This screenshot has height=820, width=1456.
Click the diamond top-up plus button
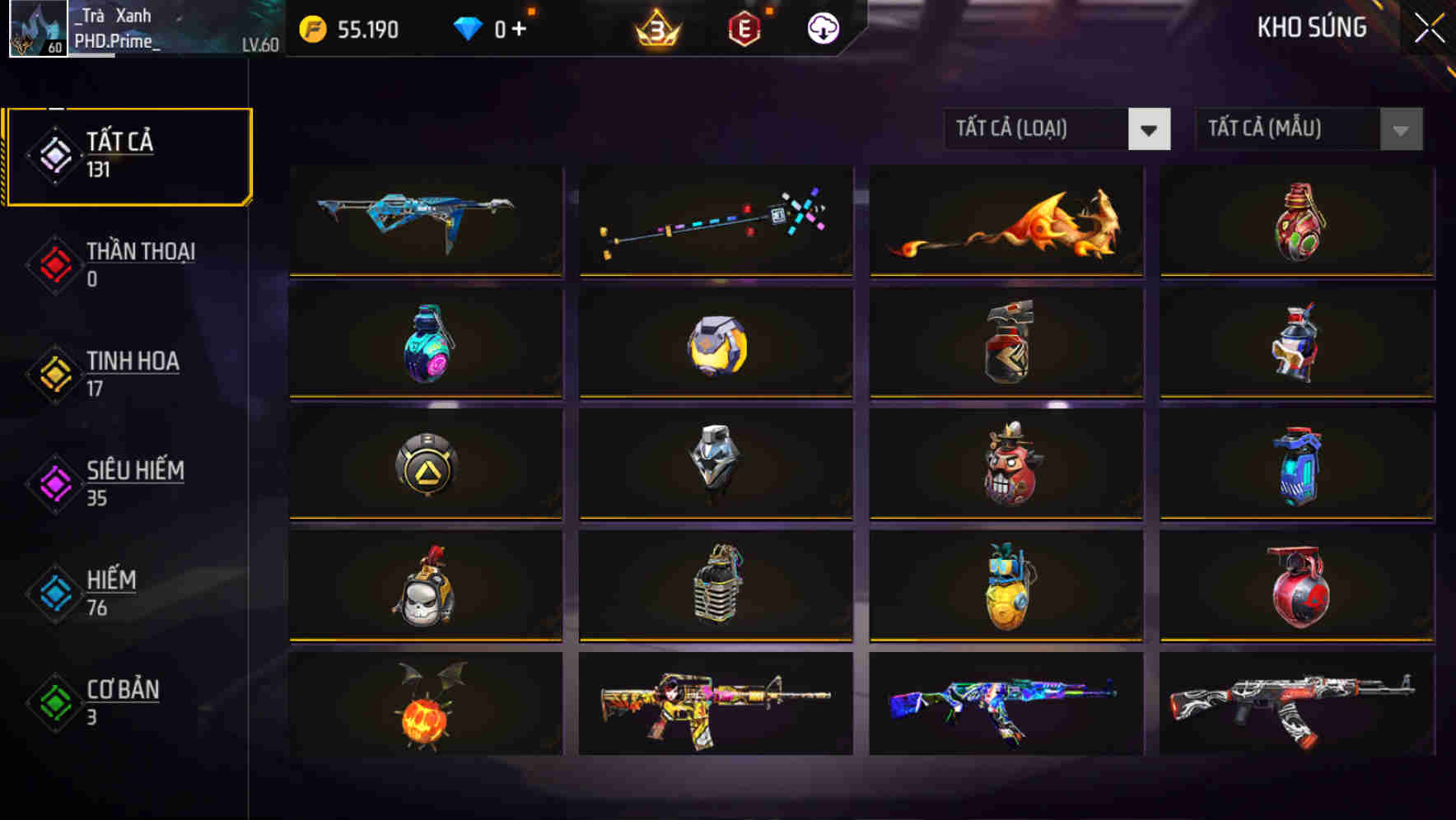click(x=519, y=27)
